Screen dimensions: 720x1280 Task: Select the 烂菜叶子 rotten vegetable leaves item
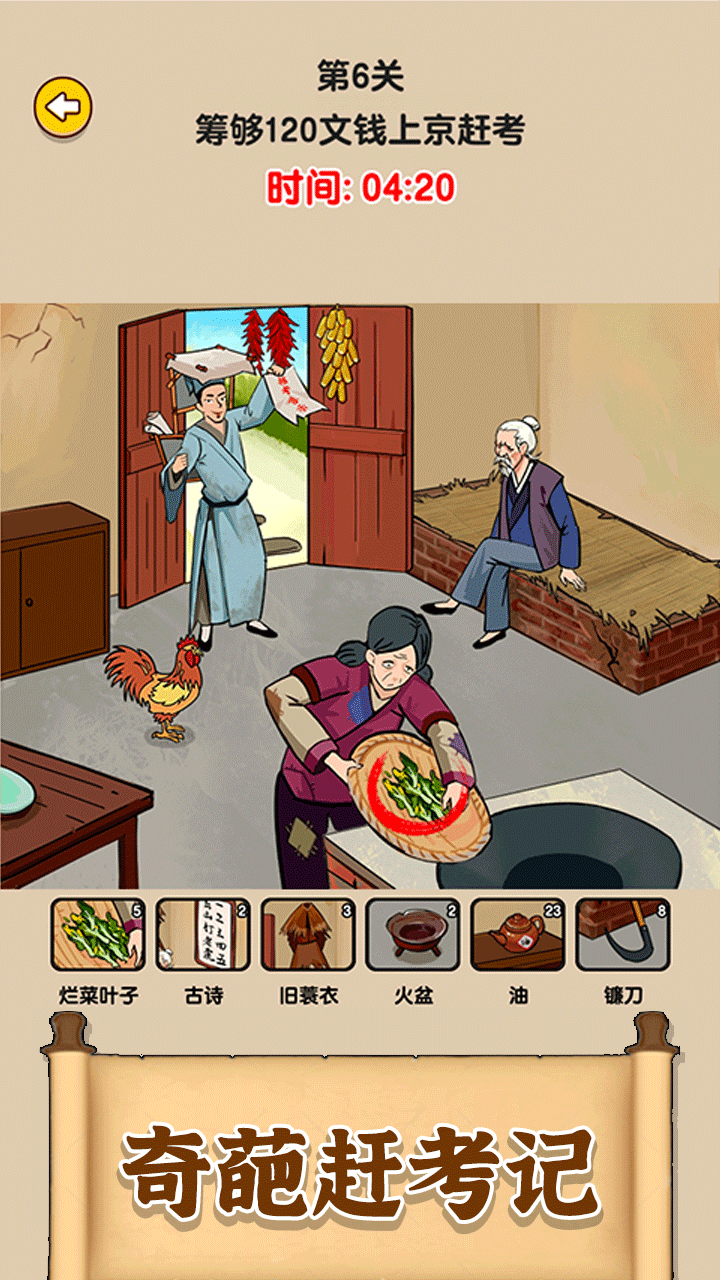[x=98, y=935]
